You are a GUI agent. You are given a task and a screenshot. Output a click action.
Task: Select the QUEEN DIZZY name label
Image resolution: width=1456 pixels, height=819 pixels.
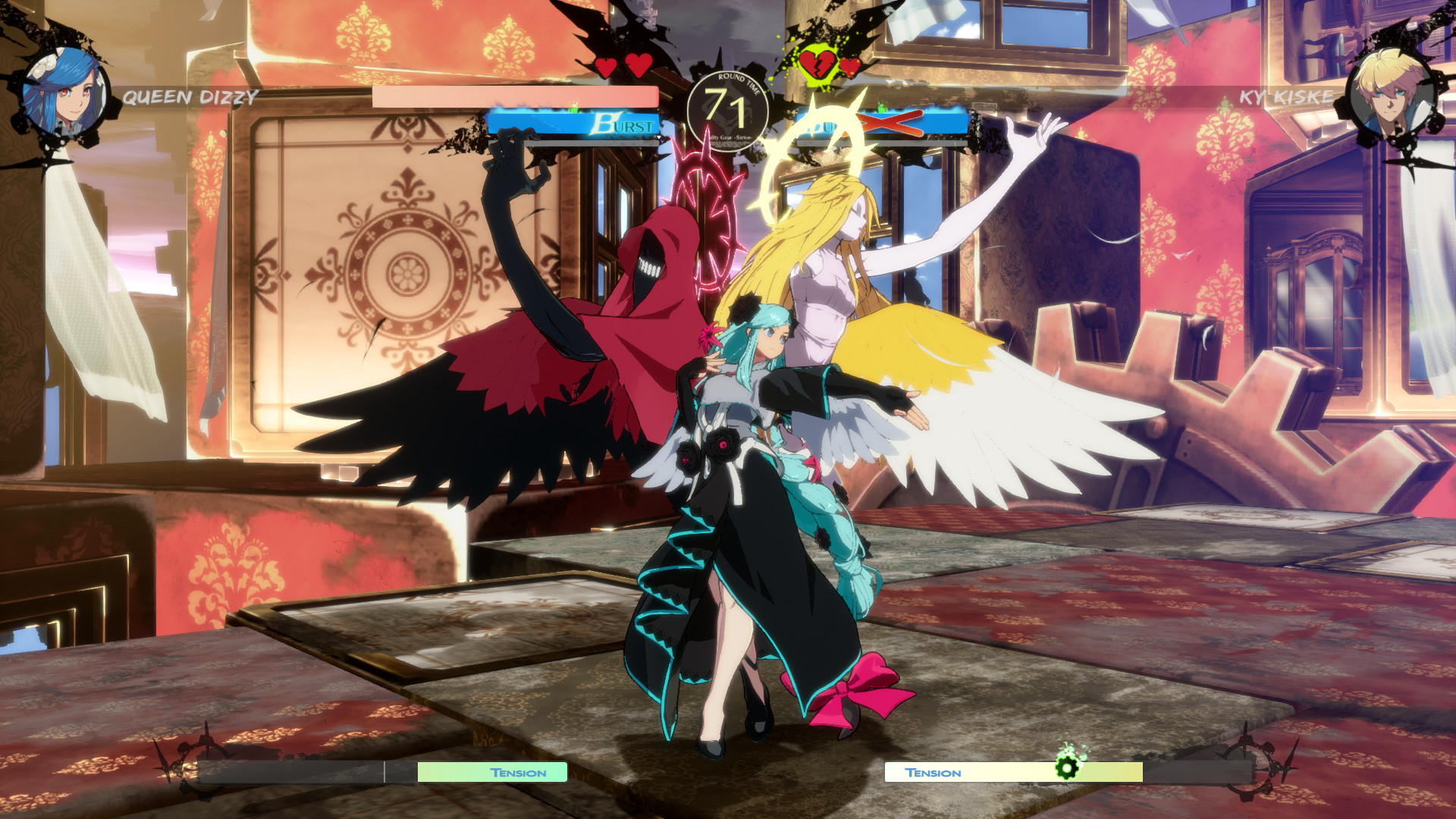(190, 96)
